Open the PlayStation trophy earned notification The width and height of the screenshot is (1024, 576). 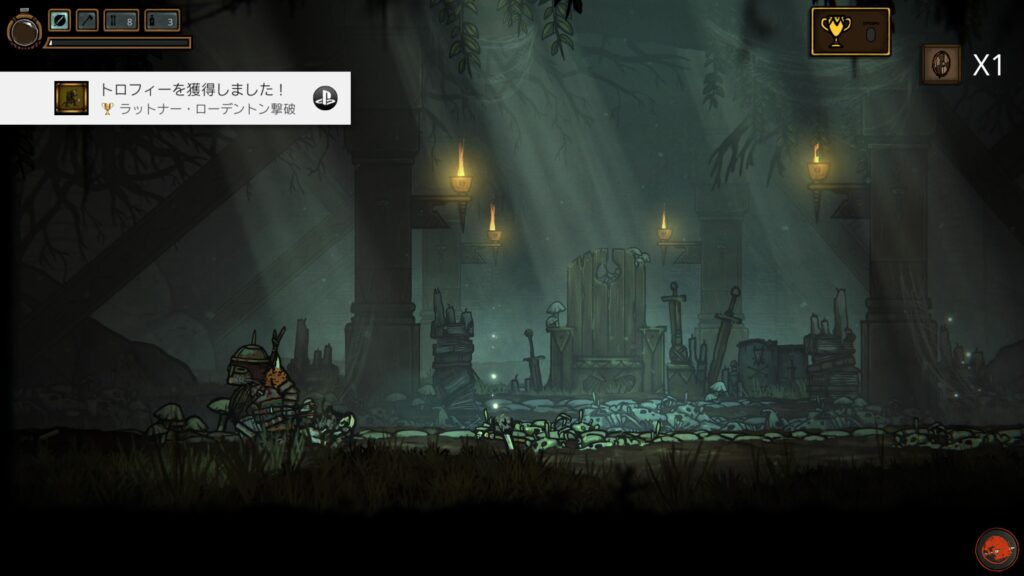coord(175,98)
